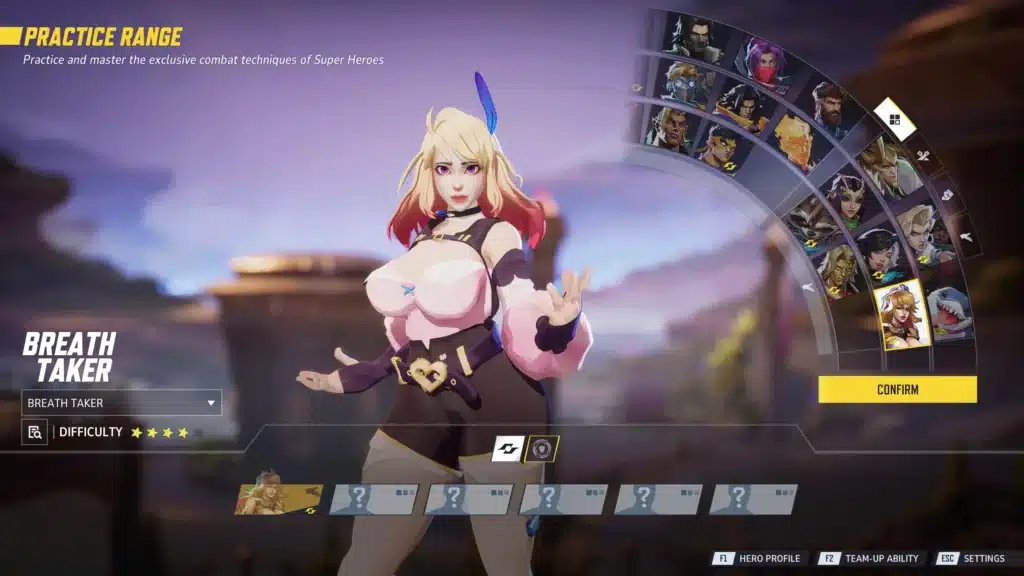Select the Luna Snow portrait

click(x=879, y=250)
